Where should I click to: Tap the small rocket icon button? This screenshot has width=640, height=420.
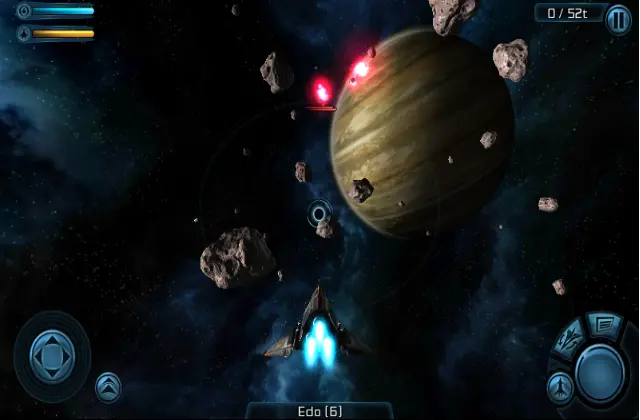pyautogui.click(x=559, y=386)
